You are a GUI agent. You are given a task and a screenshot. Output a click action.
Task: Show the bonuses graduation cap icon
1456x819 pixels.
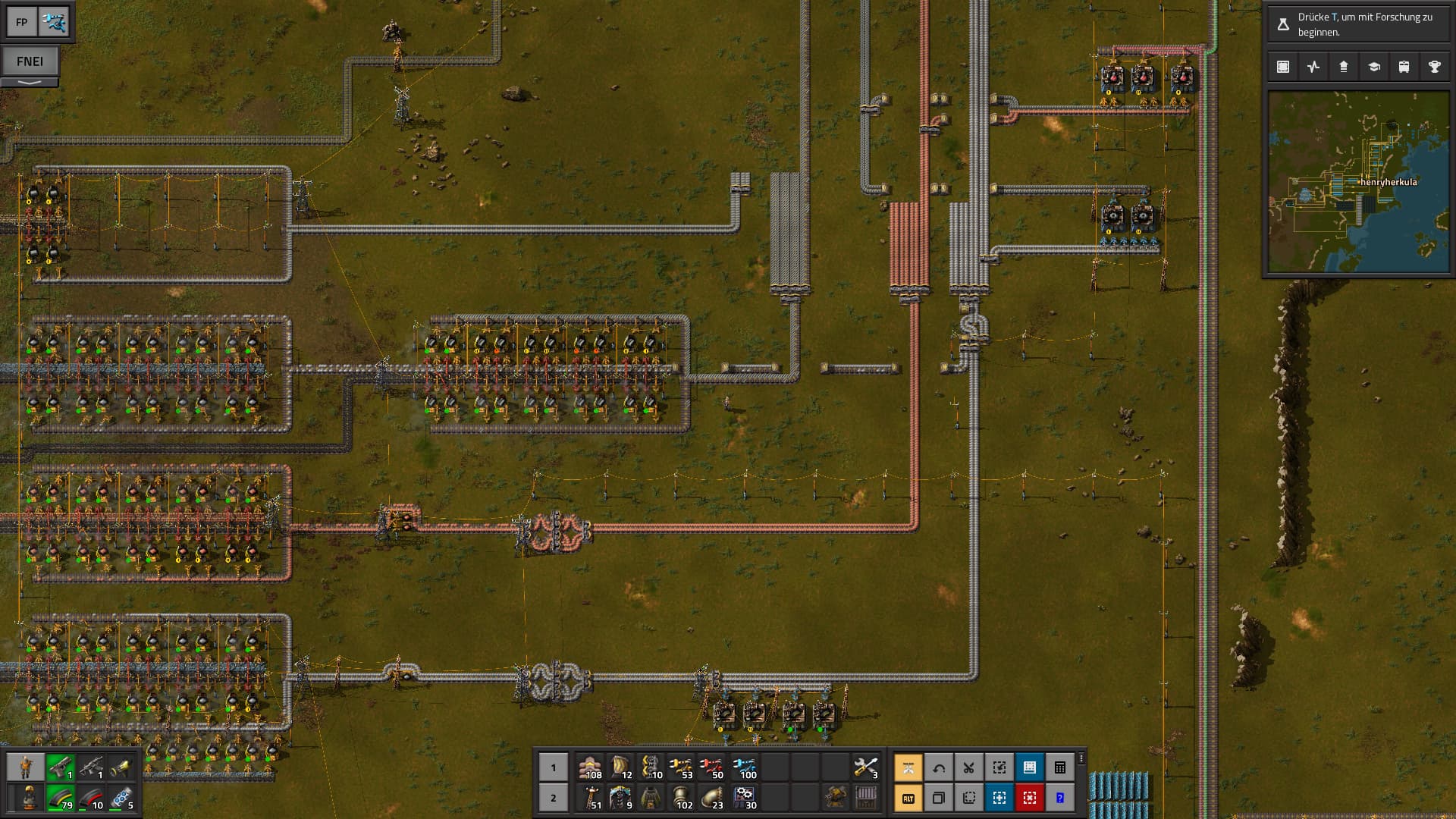1374,67
